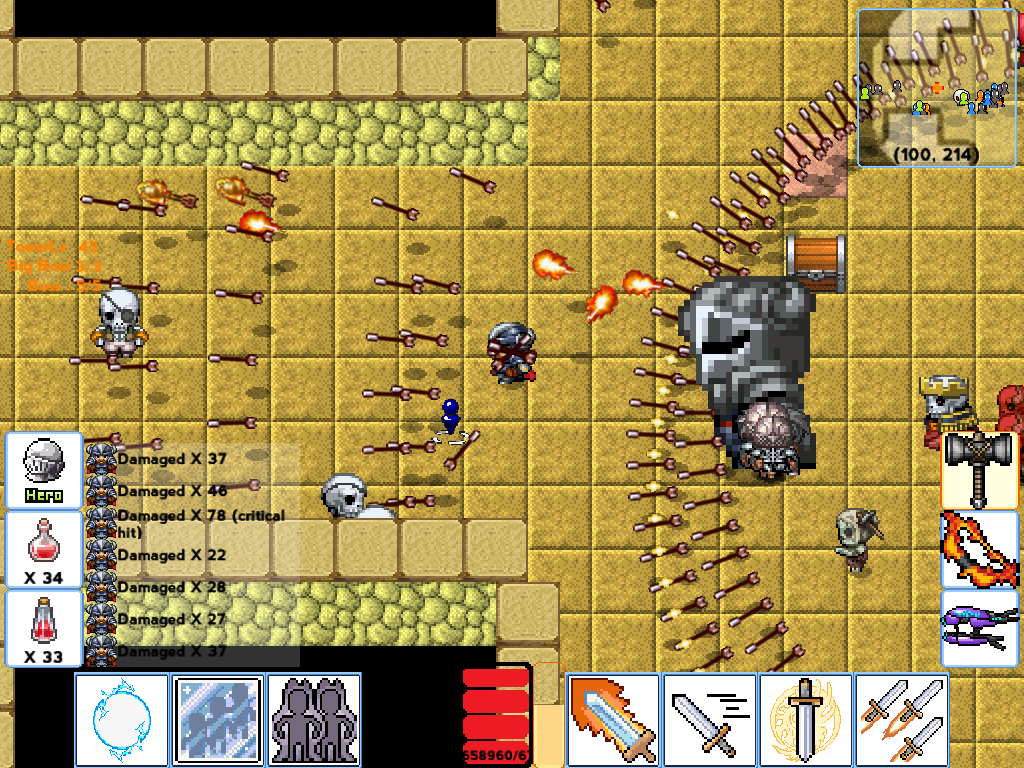Equip the flaming bow weapon slot
Image resolution: width=1024 pixels, height=768 pixels.
[980, 549]
